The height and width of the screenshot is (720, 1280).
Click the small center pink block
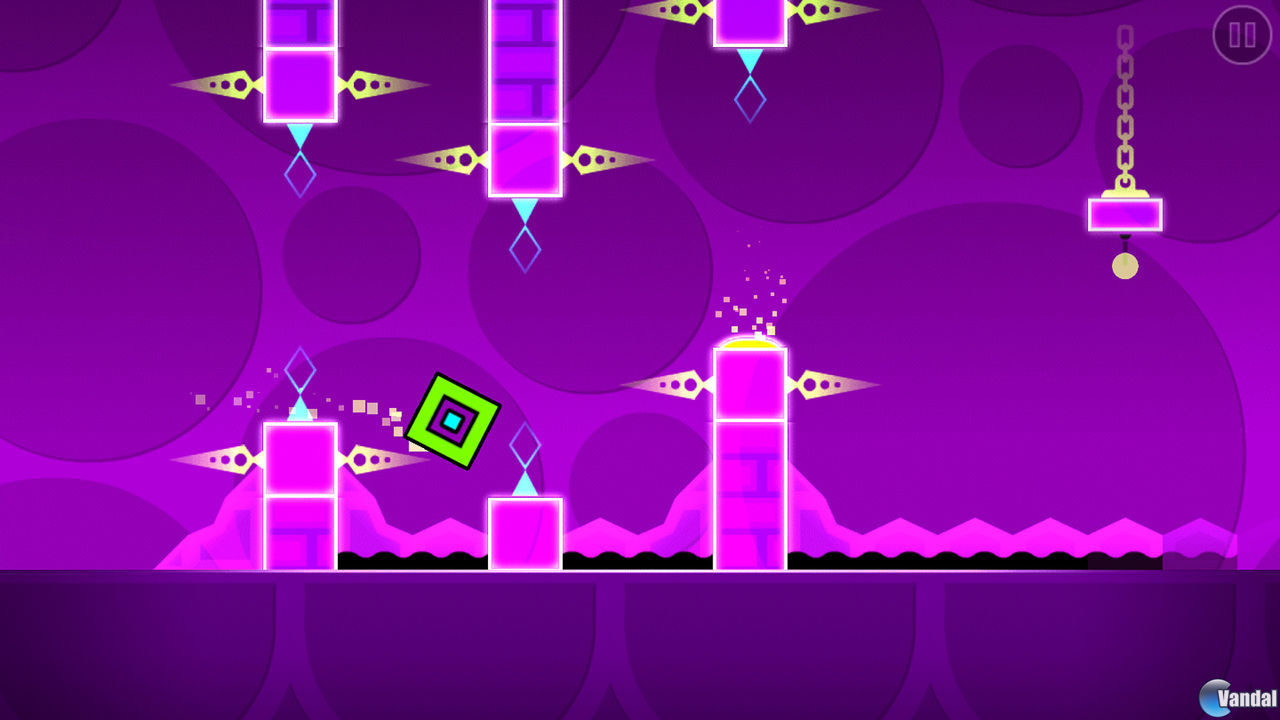click(524, 530)
